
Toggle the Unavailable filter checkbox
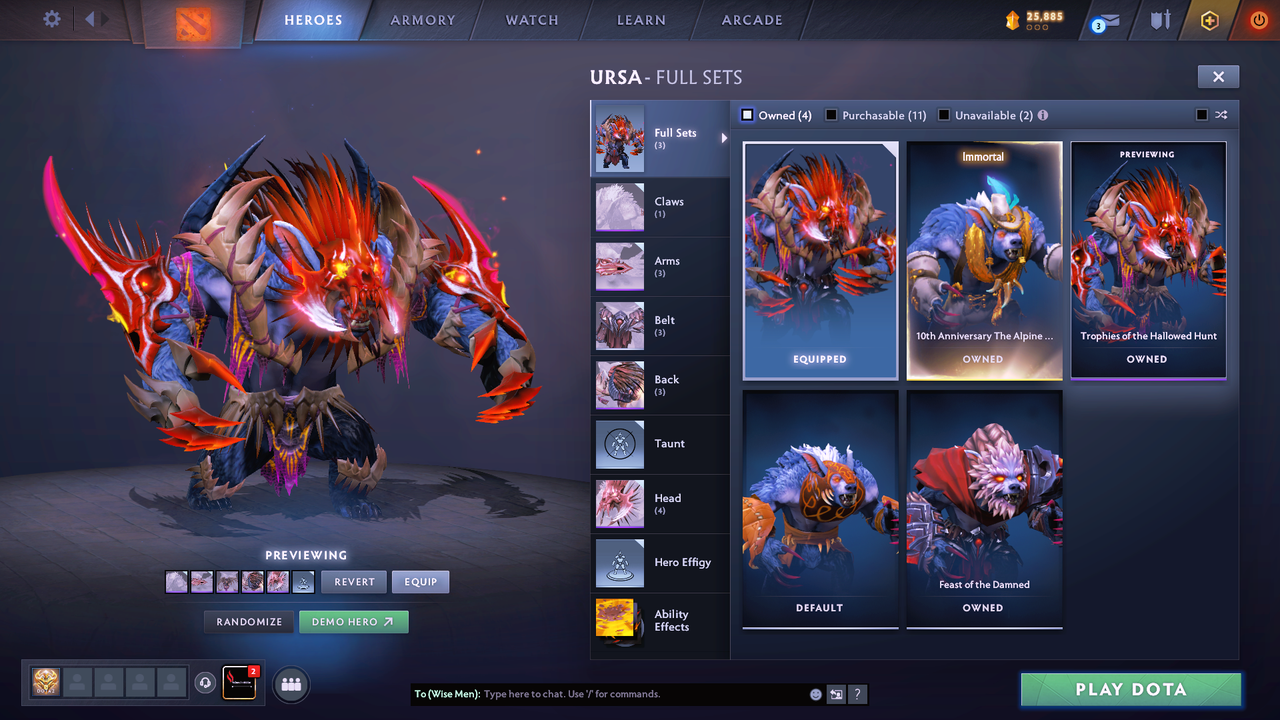pyautogui.click(x=944, y=115)
